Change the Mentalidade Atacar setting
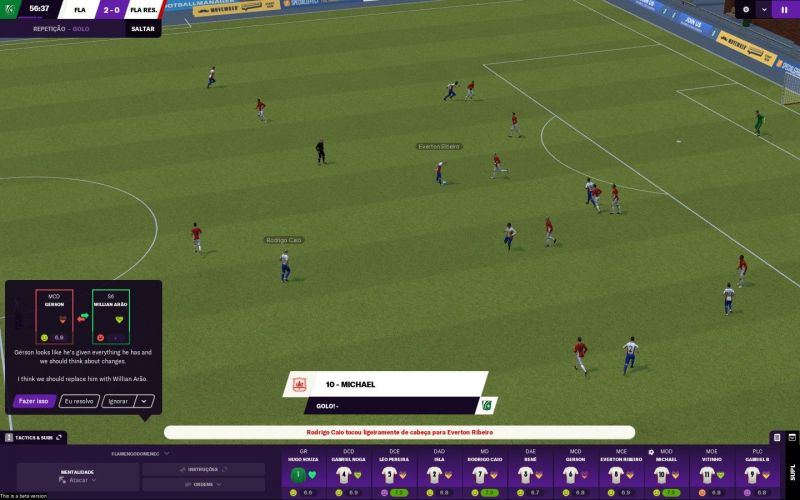The image size is (800, 500). [x=77, y=476]
